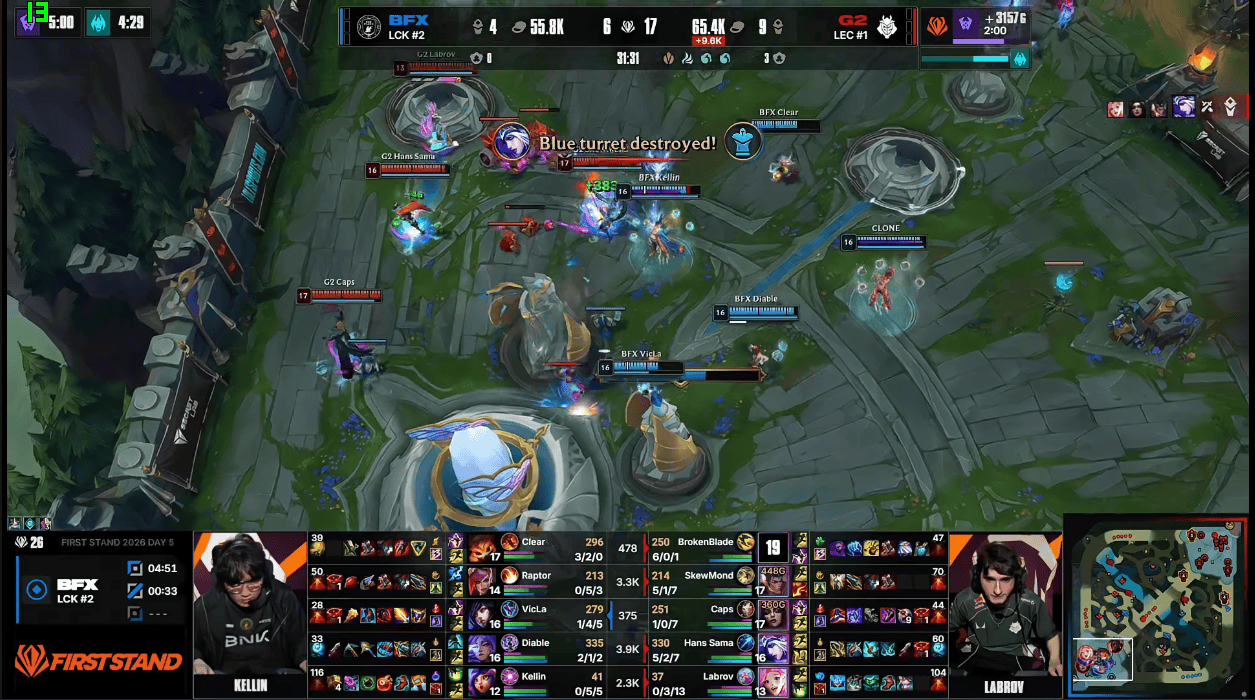Choose VicLa's champion portrait on the scoreboard
The image size is (1255, 700).
[x=483, y=615]
